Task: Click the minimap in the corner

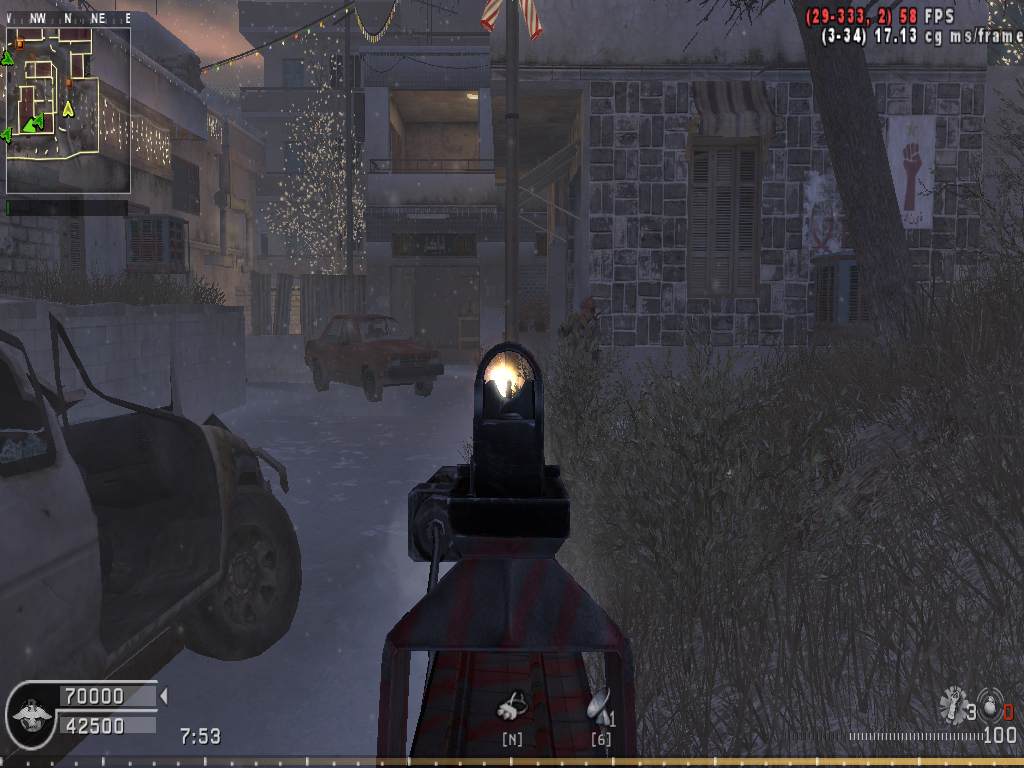Action: [68, 110]
